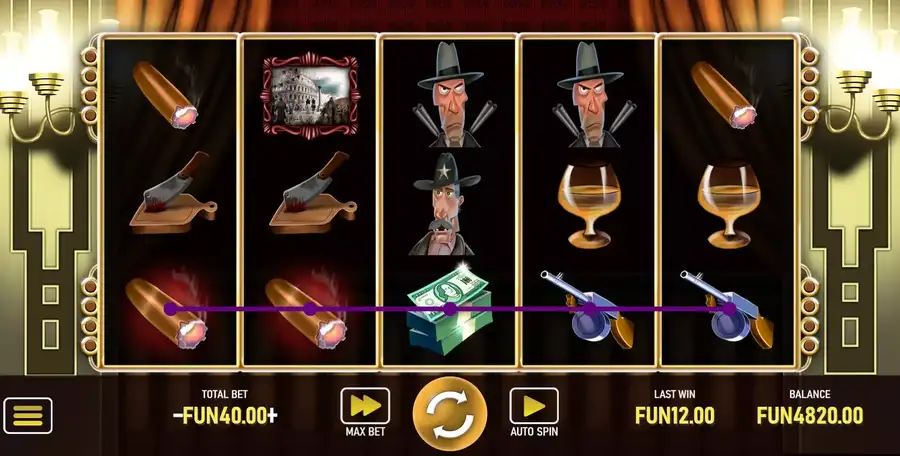This screenshot has height=456, width=900.
Task: Open the hamburger menu
Action: 28,415
